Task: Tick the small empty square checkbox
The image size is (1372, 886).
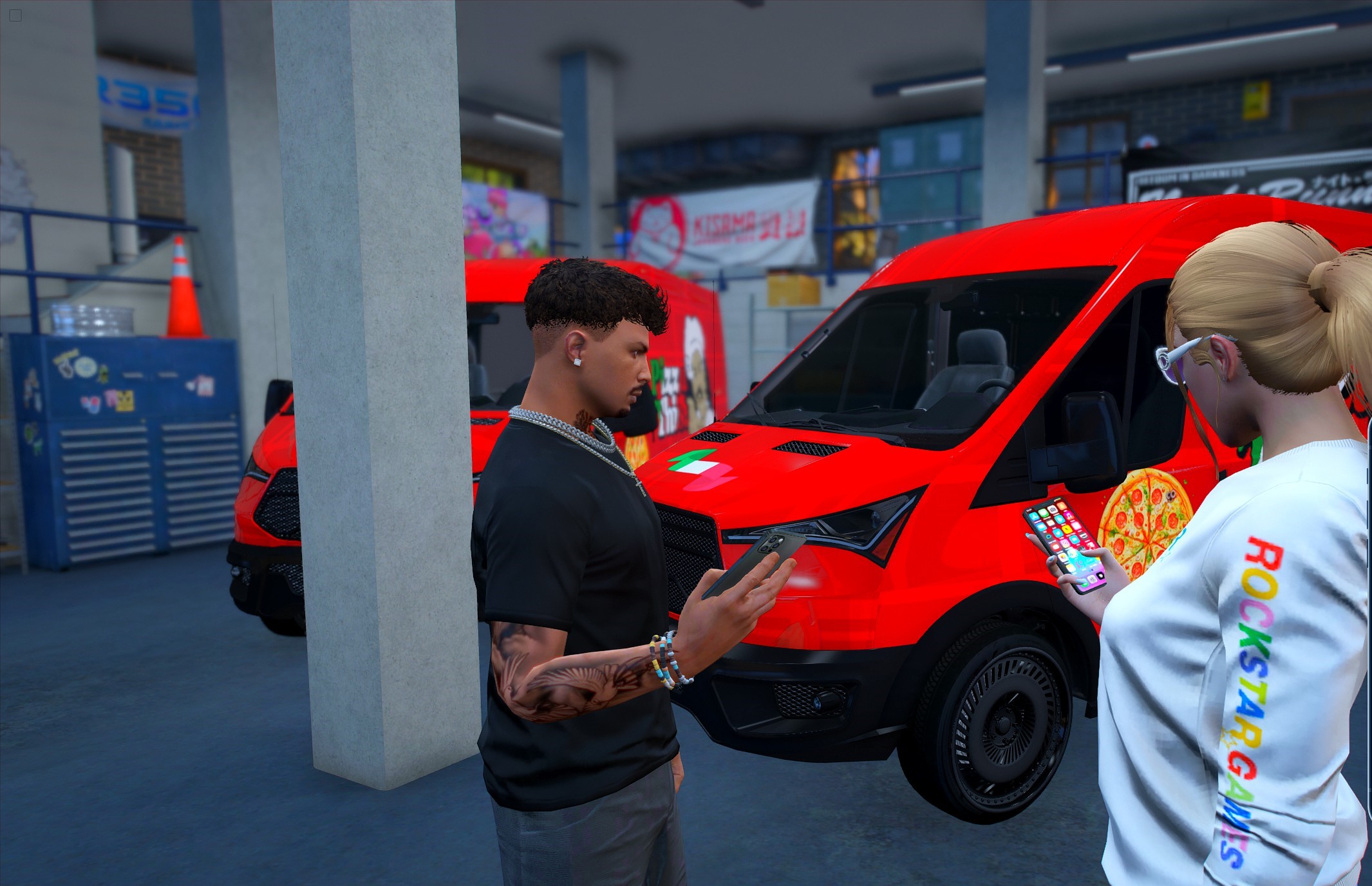Action: pyautogui.click(x=15, y=15)
